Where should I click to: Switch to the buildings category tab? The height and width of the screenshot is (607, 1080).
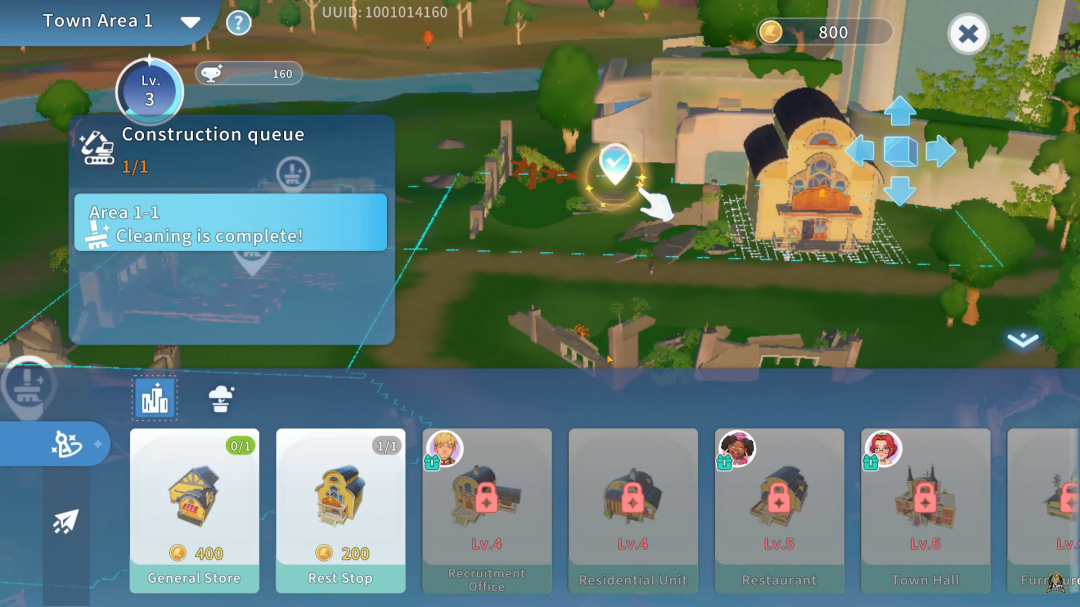[155, 399]
